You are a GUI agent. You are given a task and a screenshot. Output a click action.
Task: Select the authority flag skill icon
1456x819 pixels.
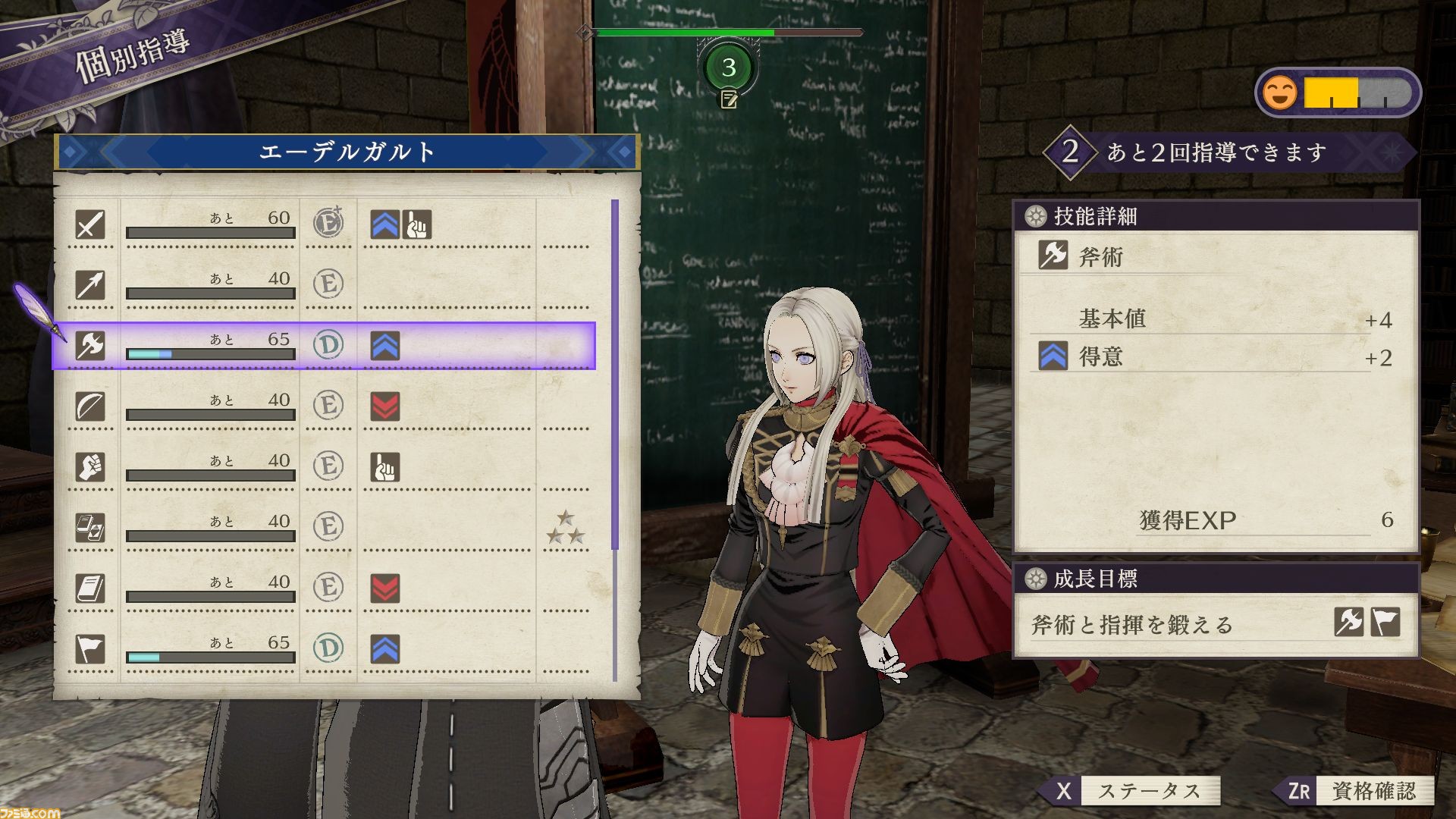point(91,650)
